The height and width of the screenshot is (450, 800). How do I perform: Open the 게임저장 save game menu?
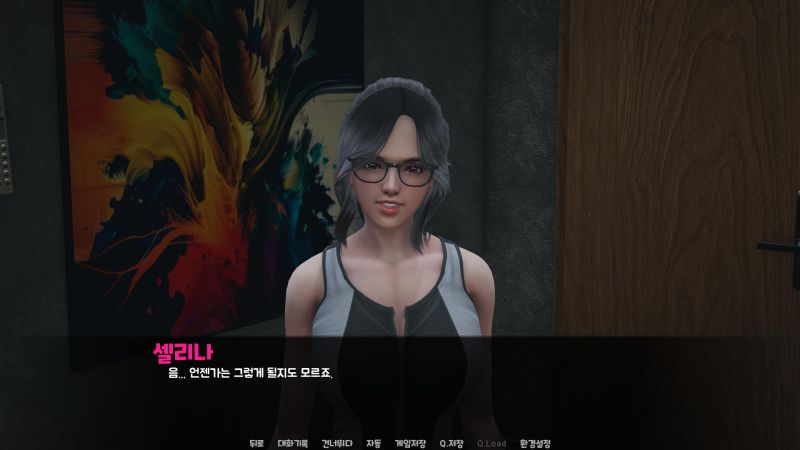tap(410, 443)
